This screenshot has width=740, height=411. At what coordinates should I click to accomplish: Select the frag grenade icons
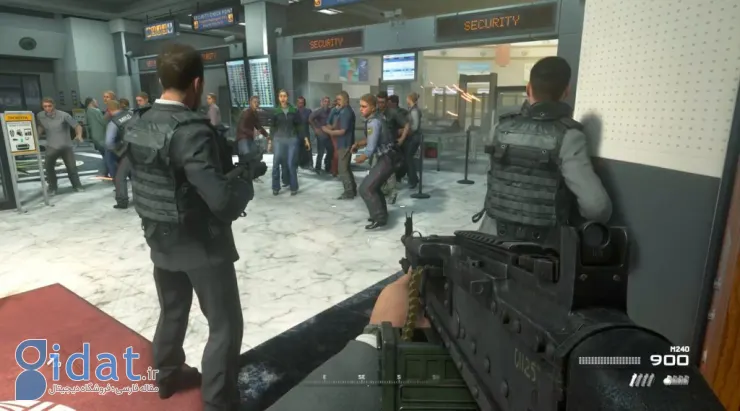pyautogui.click(x=677, y=379)
